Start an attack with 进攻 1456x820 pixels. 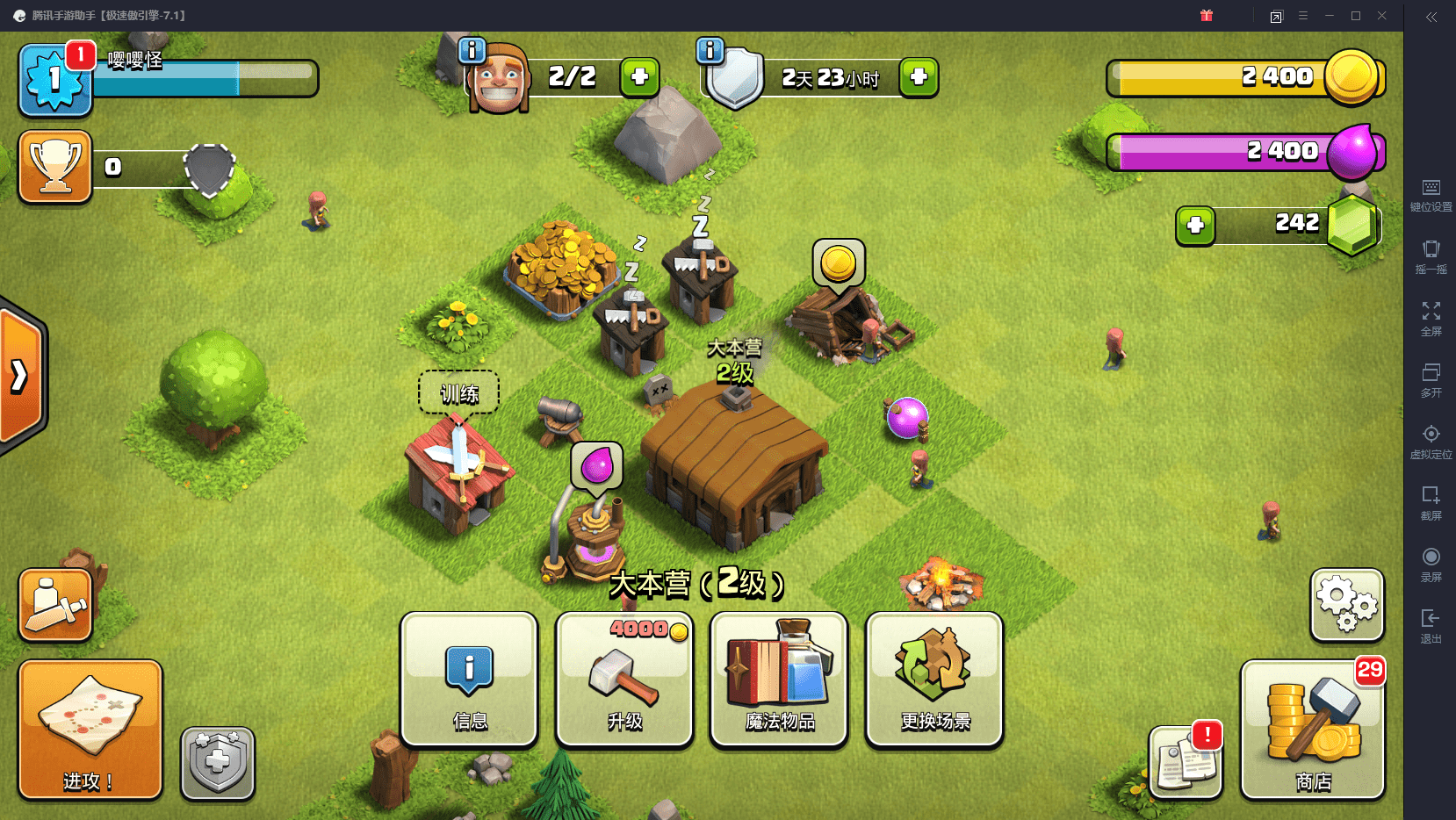(x=90, y=730)
